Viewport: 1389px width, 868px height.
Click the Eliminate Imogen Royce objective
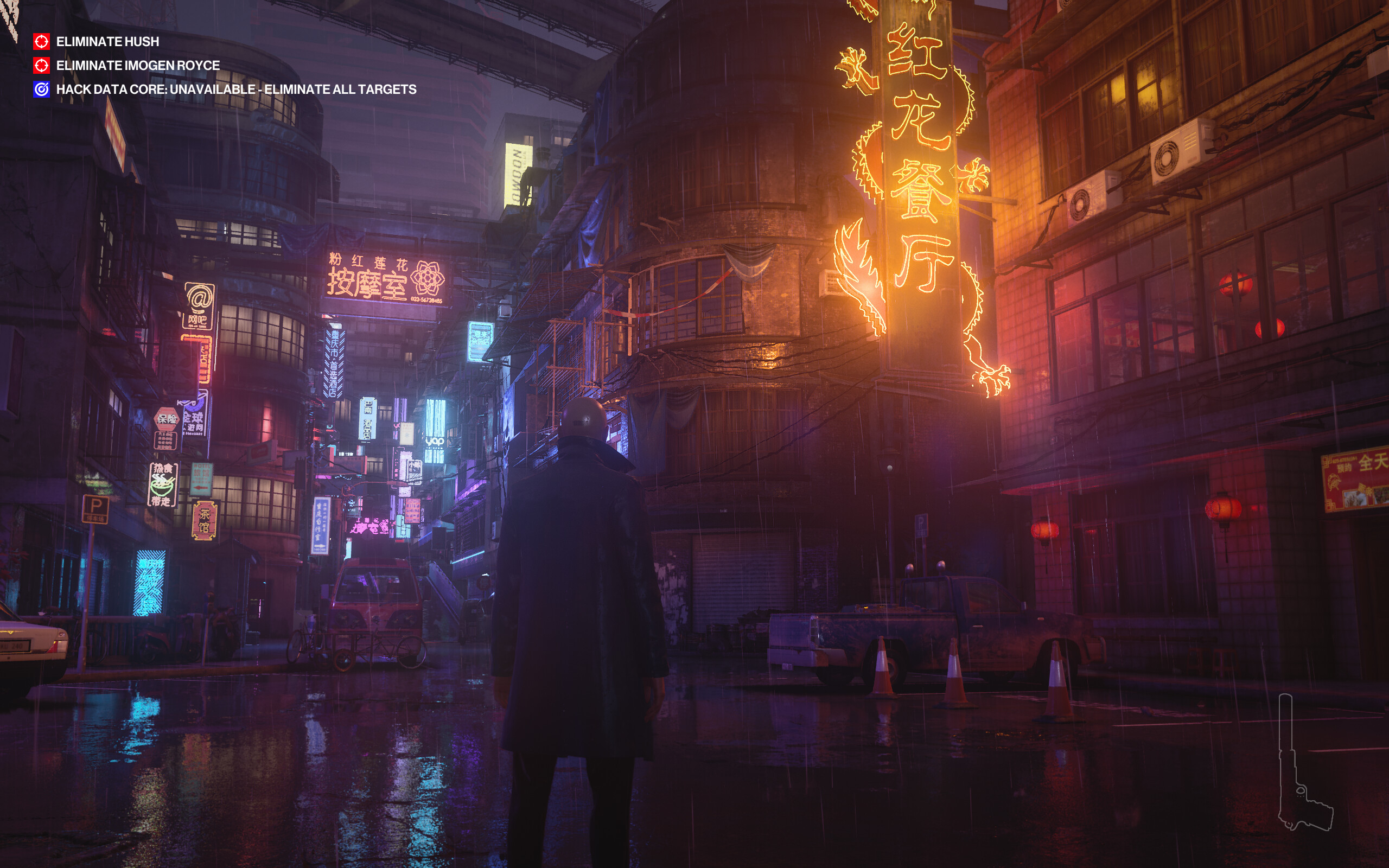pyautogui.click(x=137, y=66)
